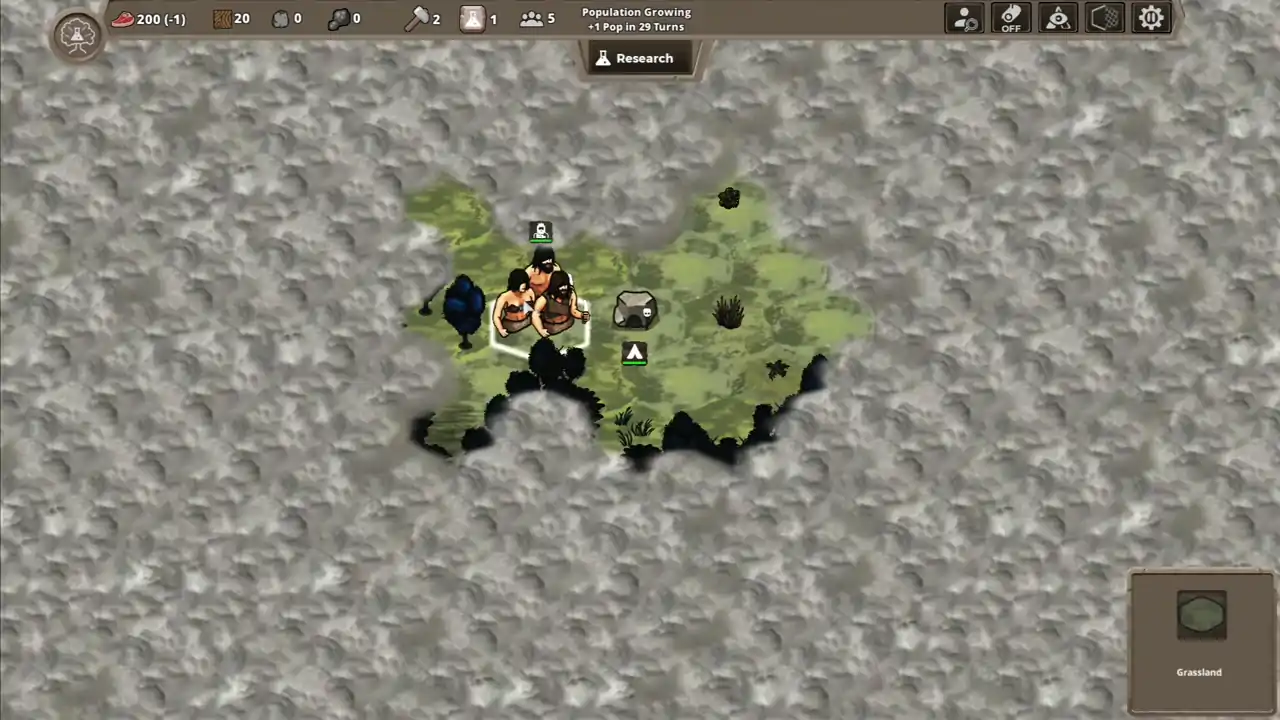
Task: Select the Grassland label in info panel
Action: [1199, 672]
